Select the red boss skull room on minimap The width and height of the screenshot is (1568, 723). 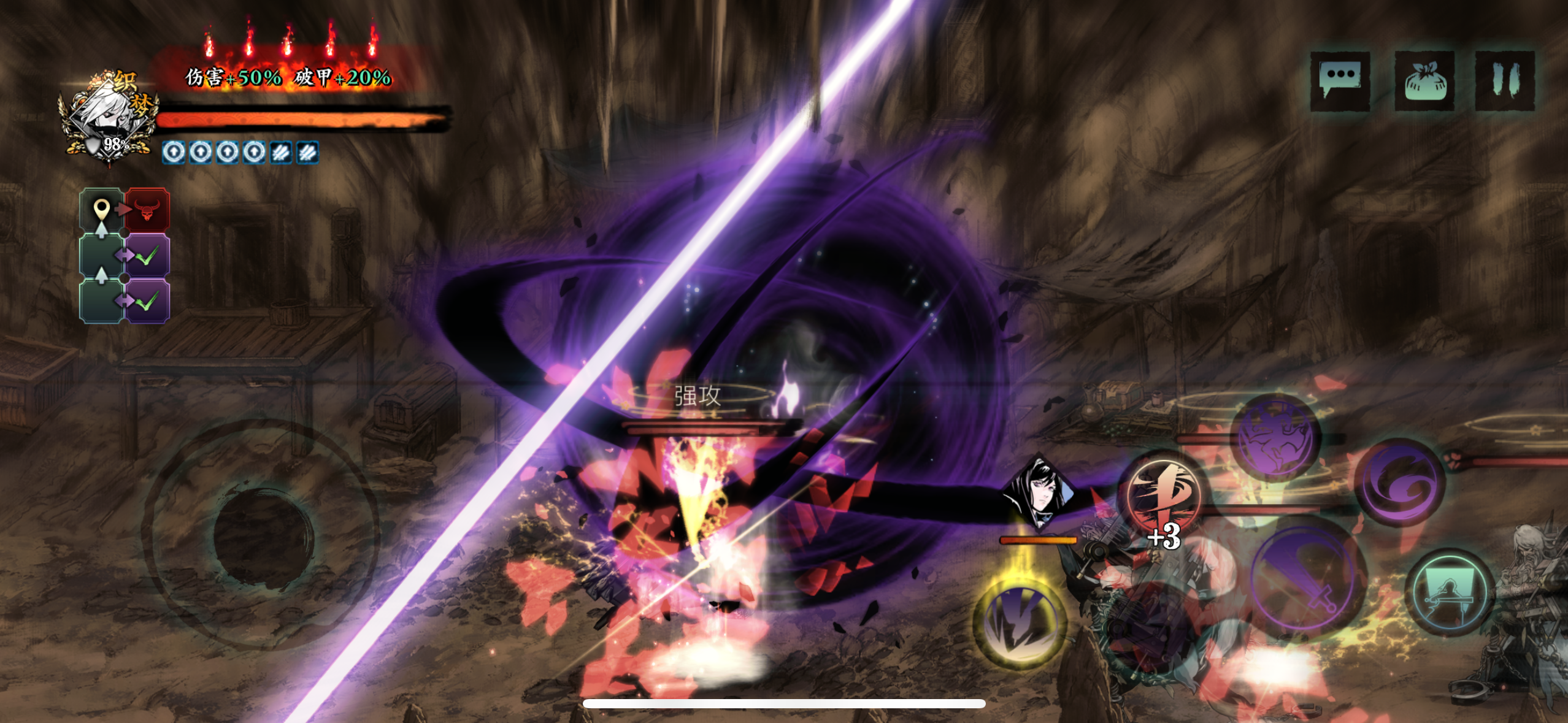pyautogui.click(x=147, y=210)
